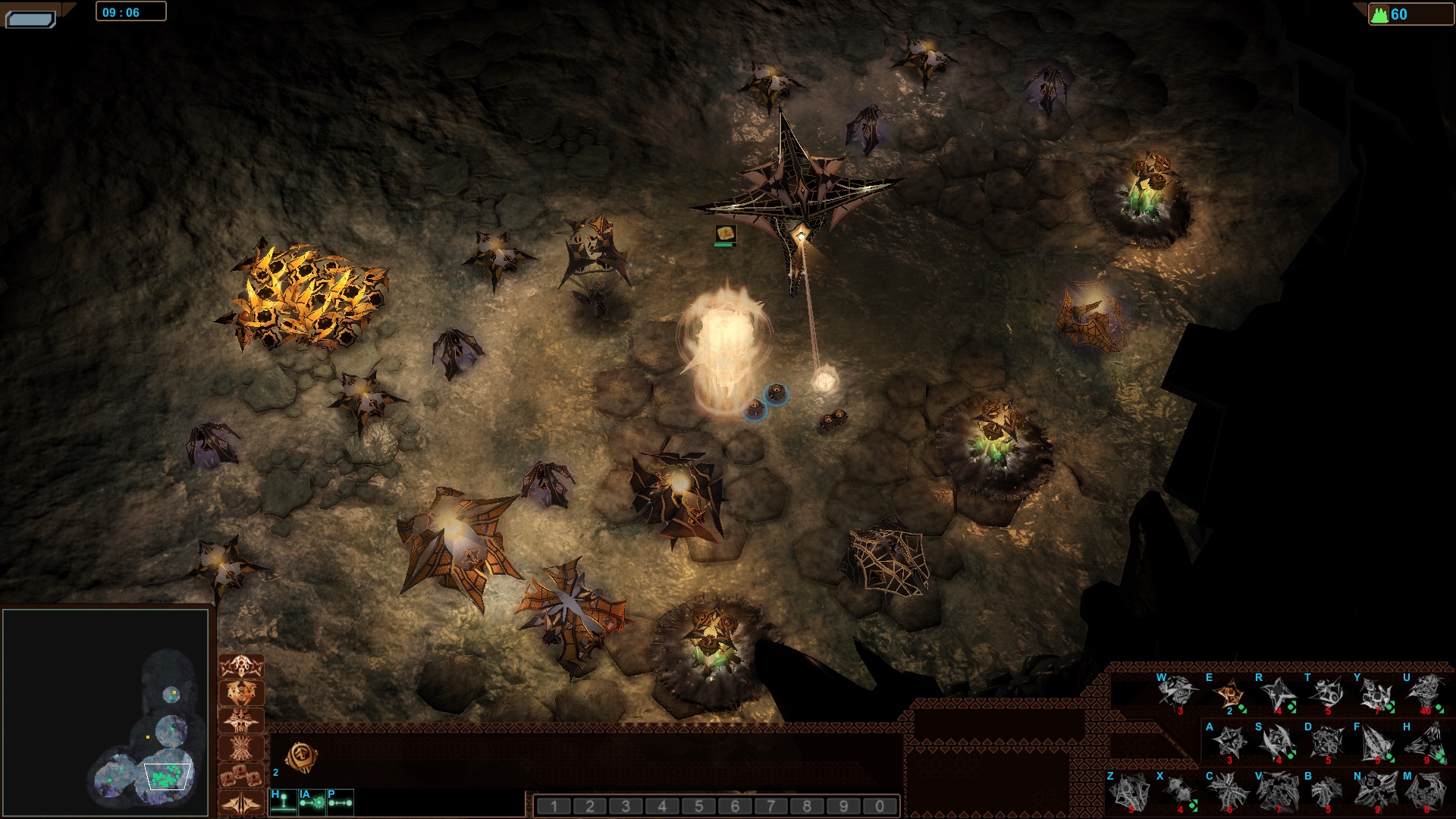This screenshot has width=1456, height=819.
Task: Click the minimap in the corner
Action: tap(105, 711)
